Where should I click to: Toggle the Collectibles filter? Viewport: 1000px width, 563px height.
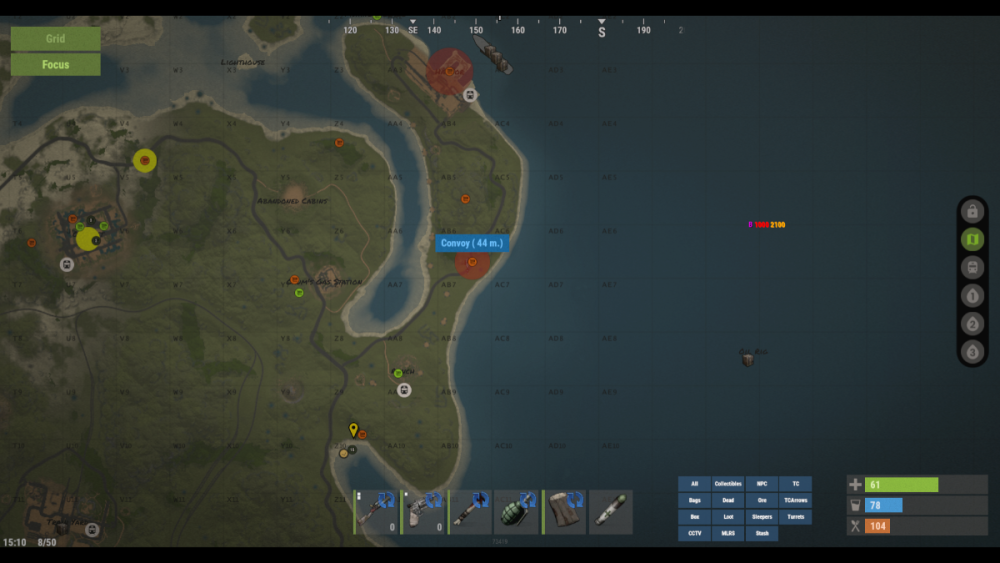[x=728, y=484]
